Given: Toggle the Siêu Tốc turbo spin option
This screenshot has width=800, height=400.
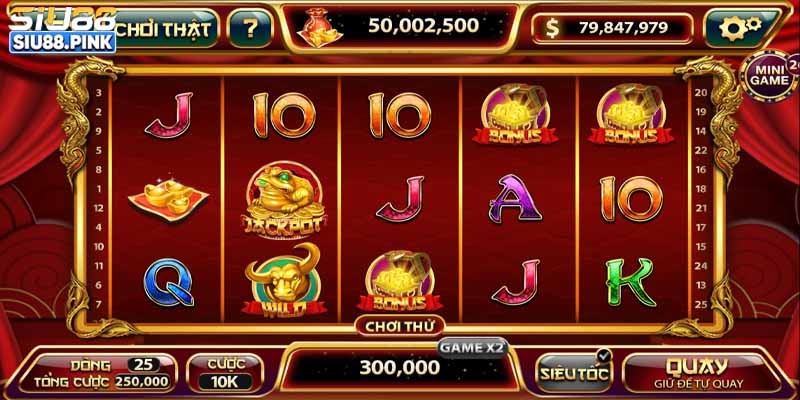Looking at the screenshot, I should (574, 372).
